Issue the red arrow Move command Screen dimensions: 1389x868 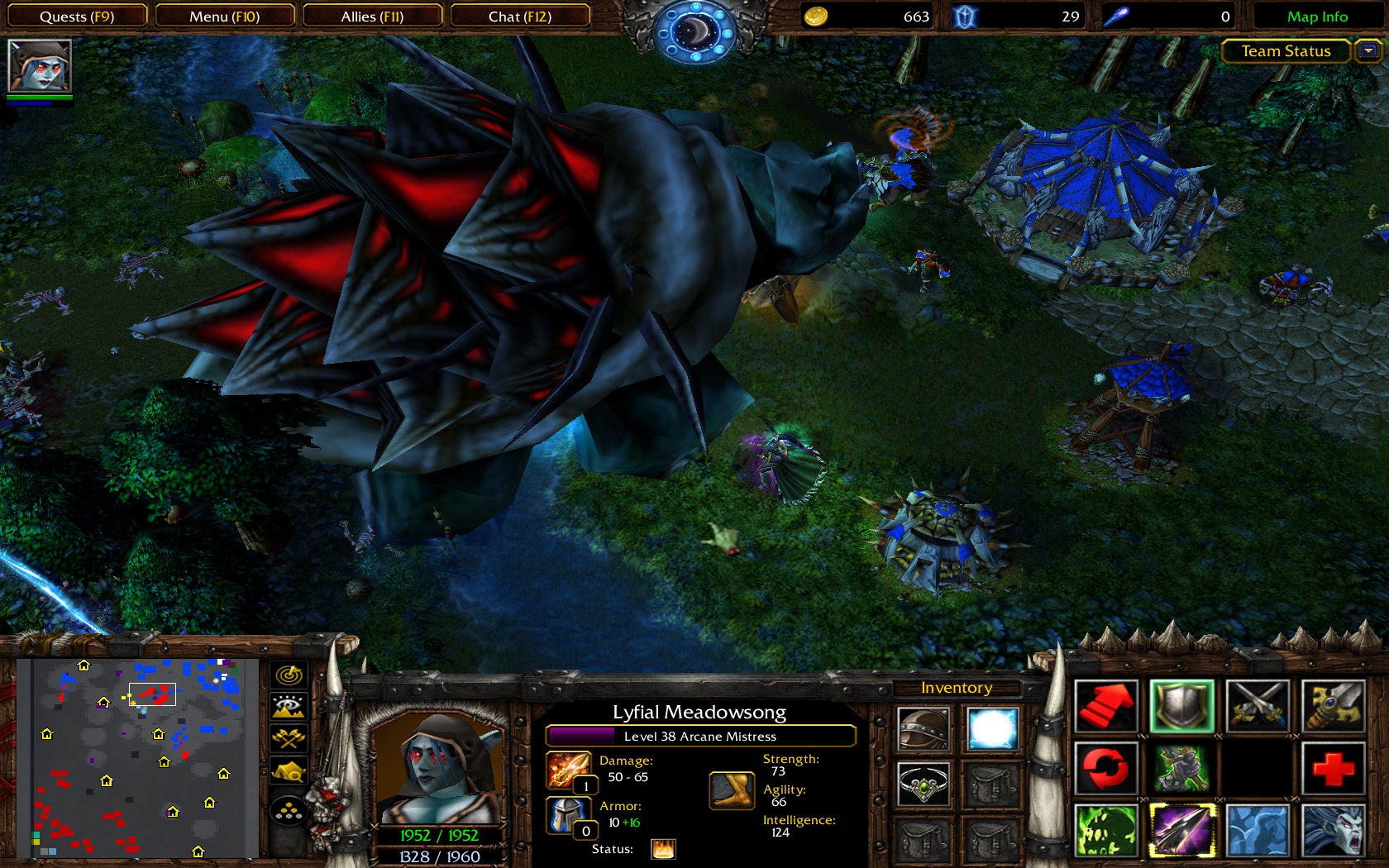tap(1106, 707)
